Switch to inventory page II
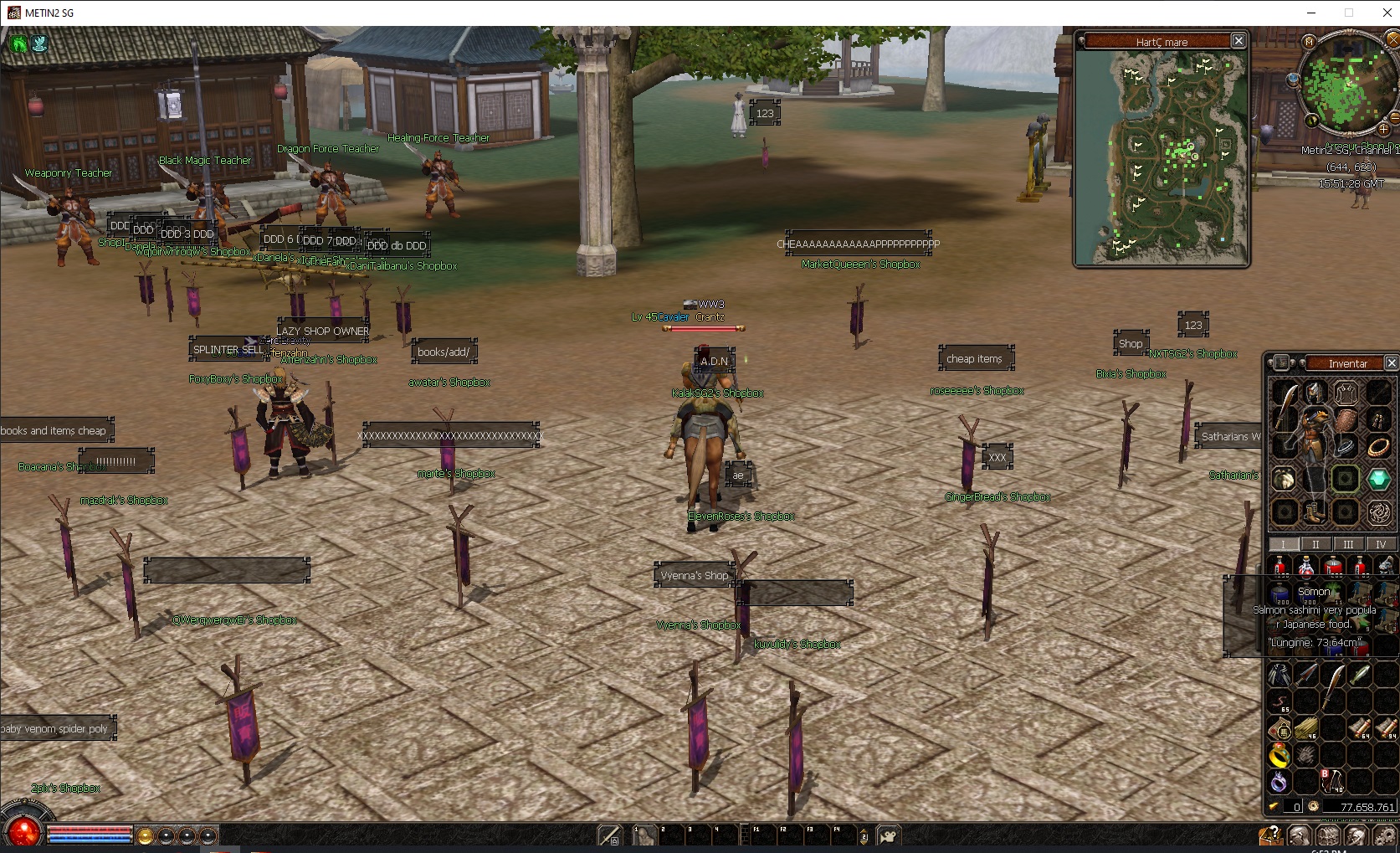 [1315, 544]
